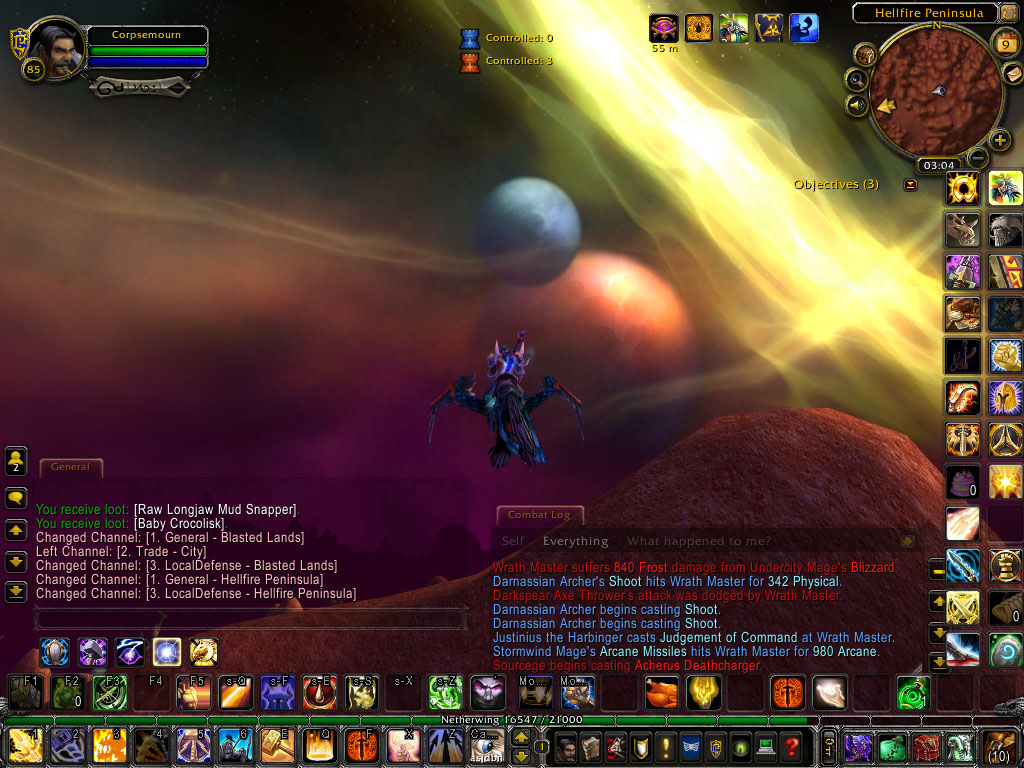The image size is (1024, 768).
Task: Use the roast chicken food item
Action: pyautogui.click(x=661, y=691)
